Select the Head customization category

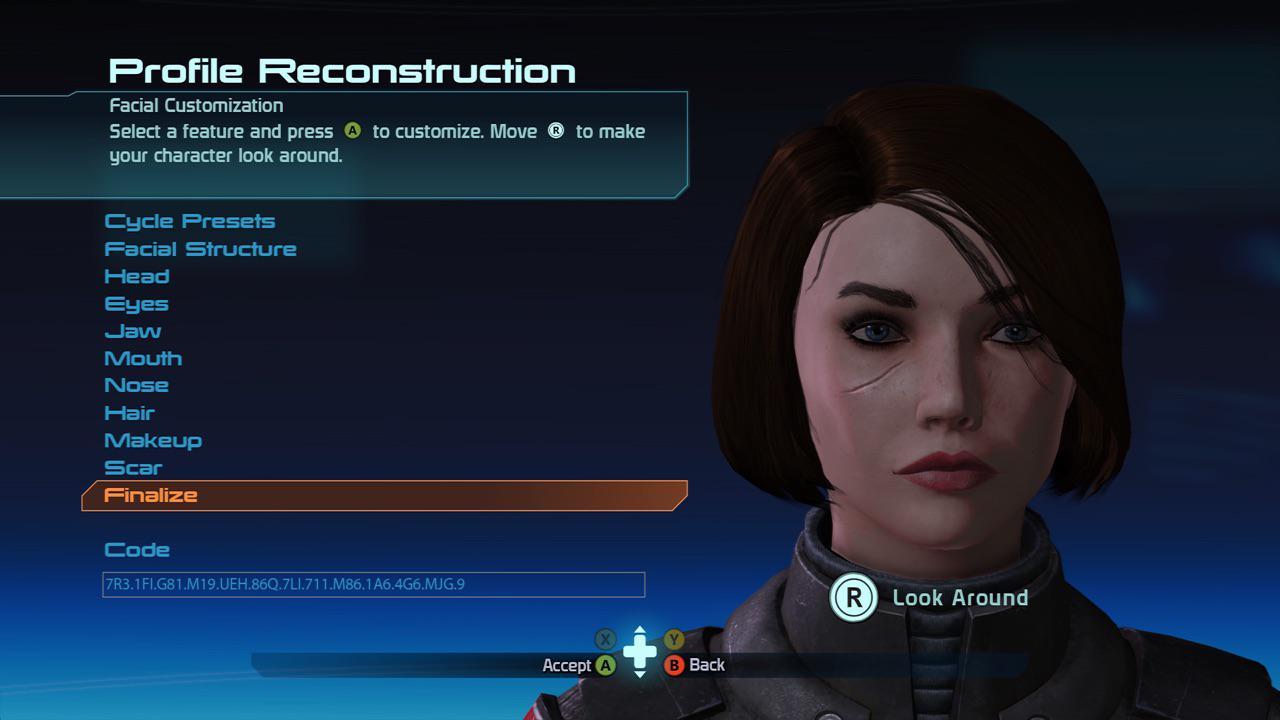tap(137, 276)
